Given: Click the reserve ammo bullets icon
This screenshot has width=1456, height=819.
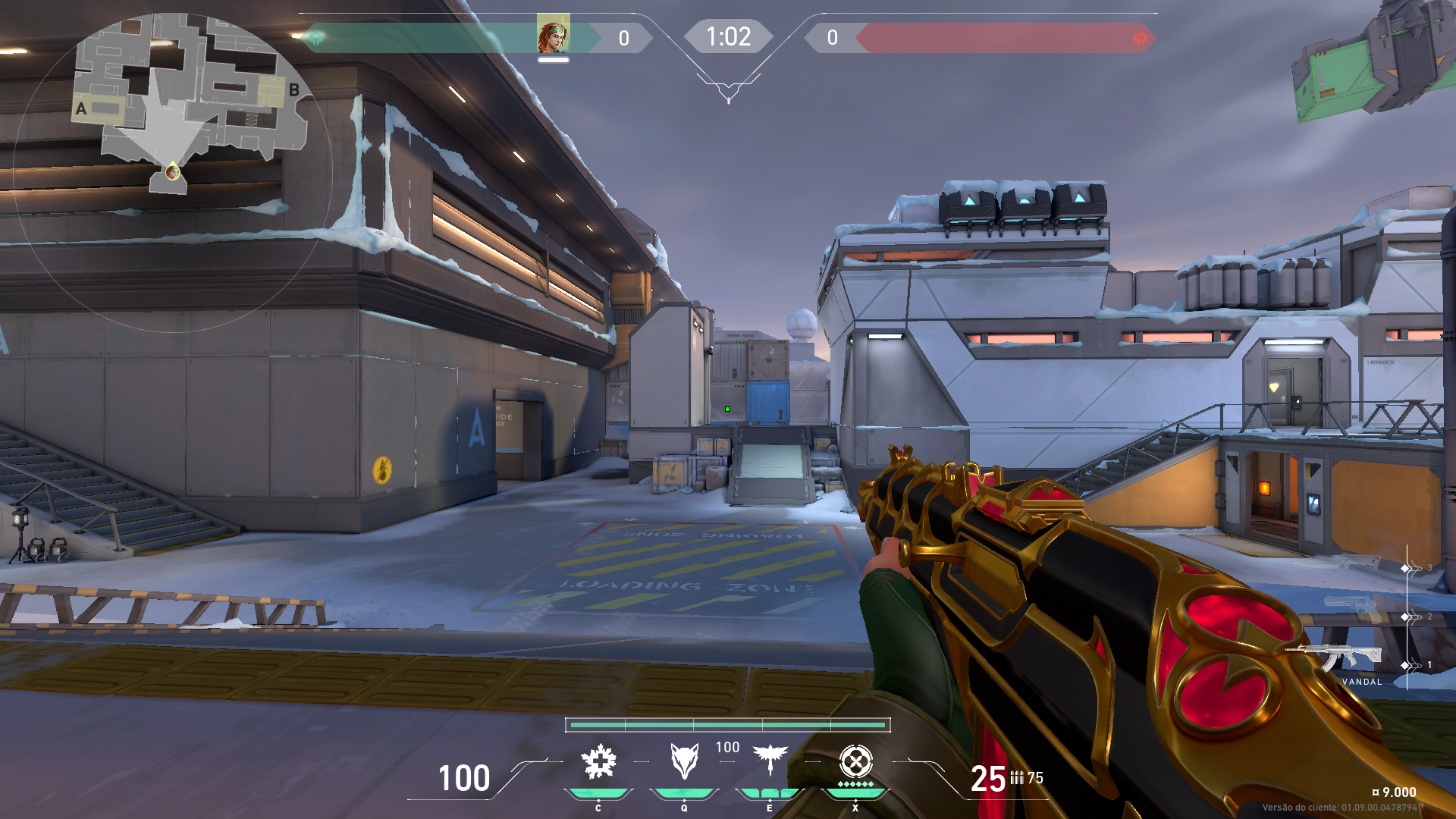Looking at the screenshot, I should coord(1016,778).
